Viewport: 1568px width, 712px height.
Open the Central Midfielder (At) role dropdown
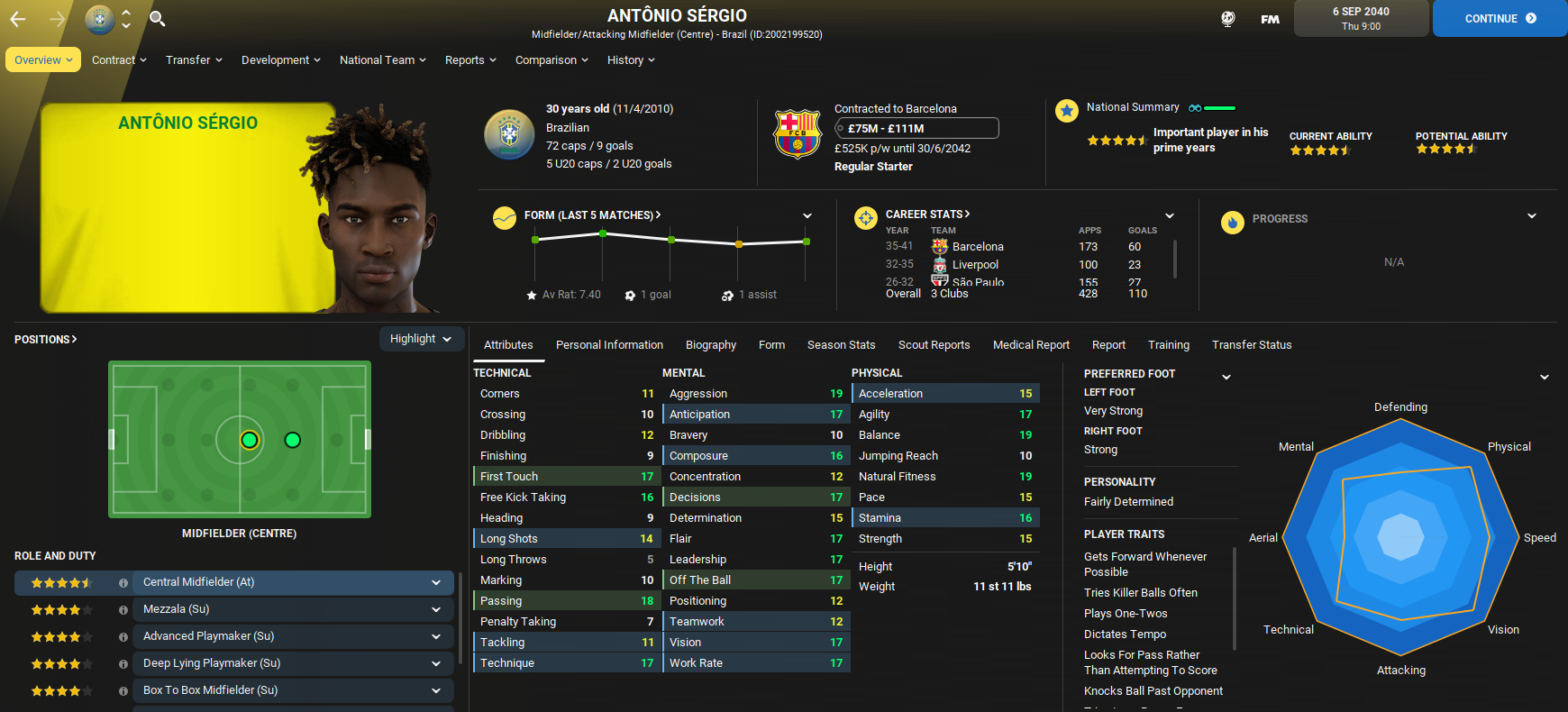[x=293, y=582]
